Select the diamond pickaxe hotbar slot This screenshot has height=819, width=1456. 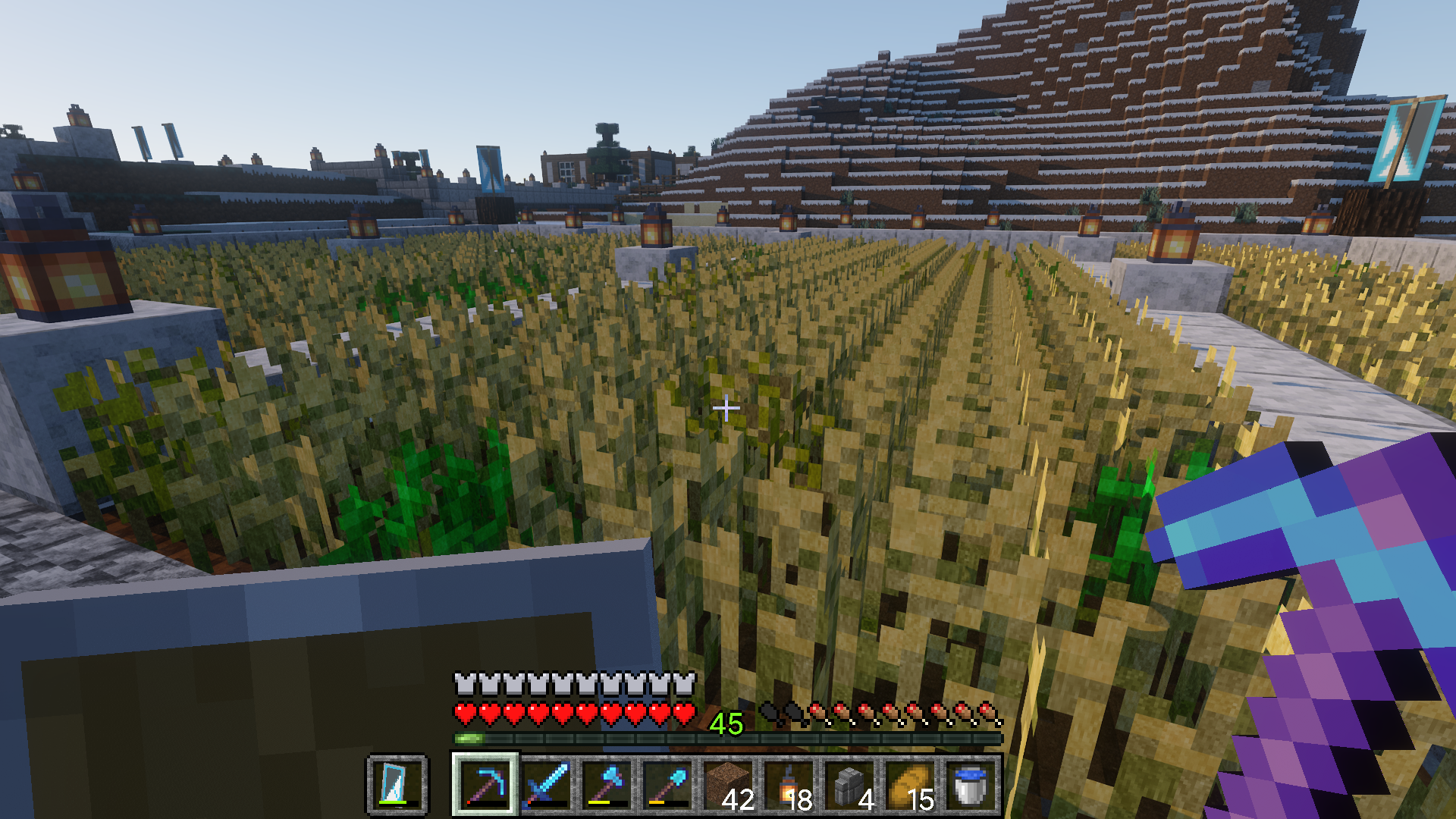(x=485, y=784)
